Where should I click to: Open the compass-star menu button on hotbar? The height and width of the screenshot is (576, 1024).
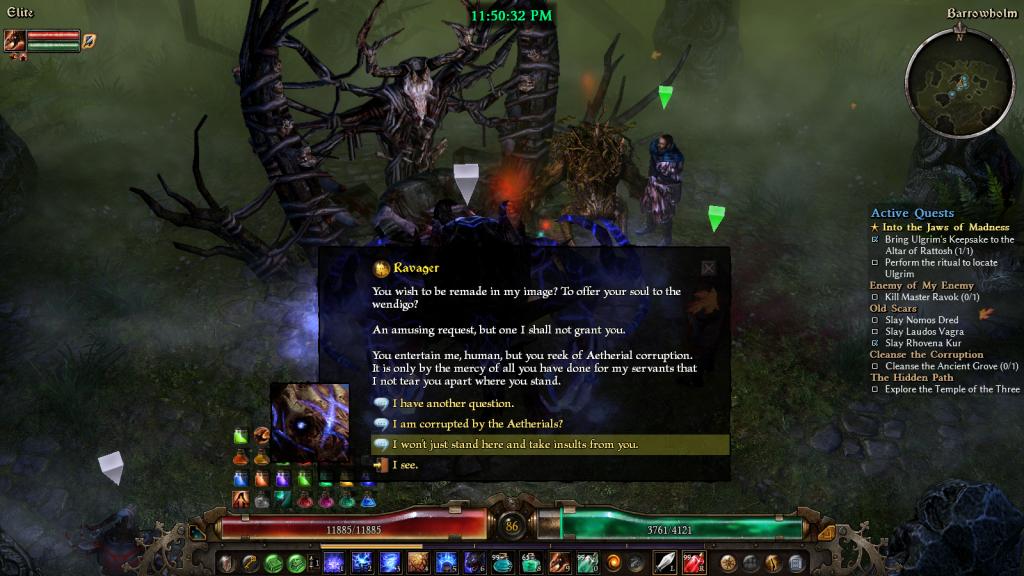point(728,562)
